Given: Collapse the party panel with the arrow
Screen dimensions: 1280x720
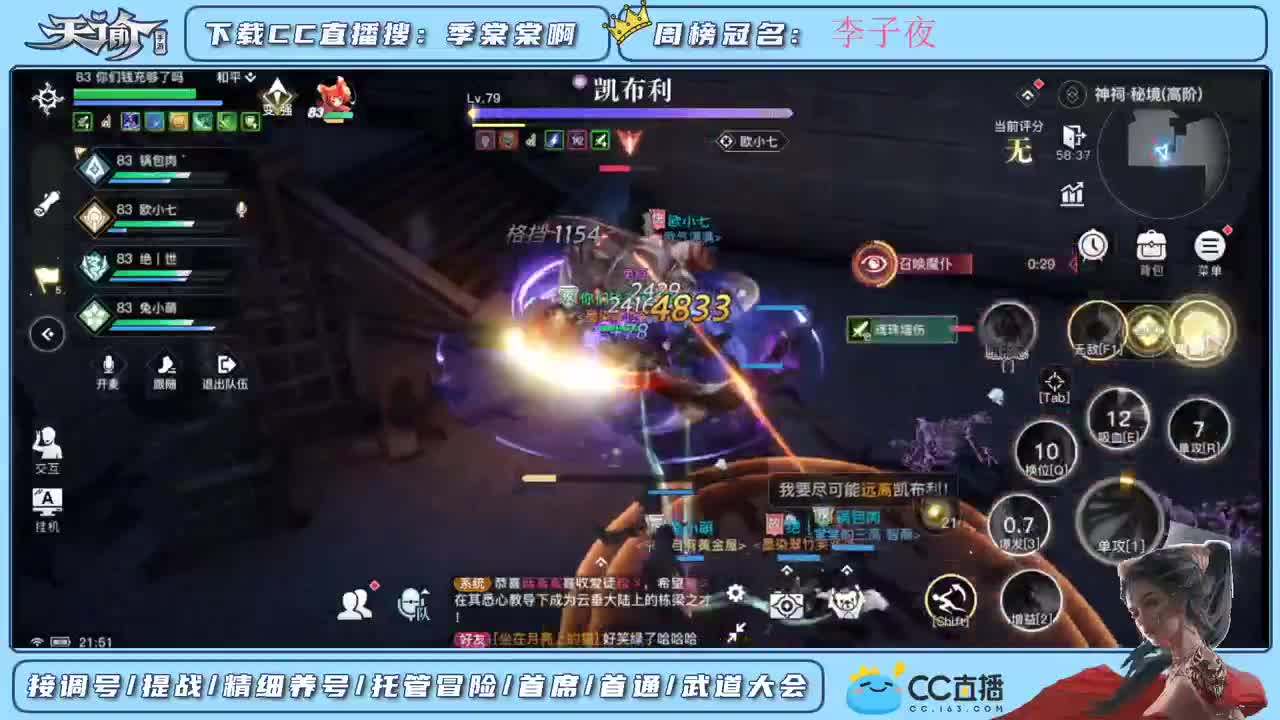Looking at the screenshot, I should pos(47,334).
